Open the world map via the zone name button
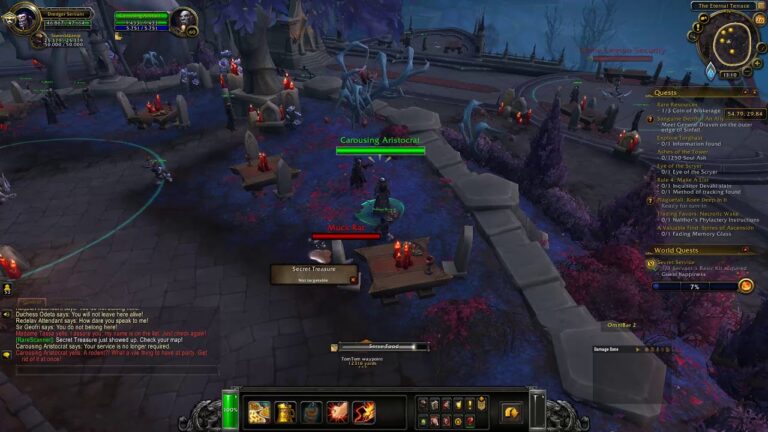The width and height of the screenshot is (768, 432). [724, 6]
